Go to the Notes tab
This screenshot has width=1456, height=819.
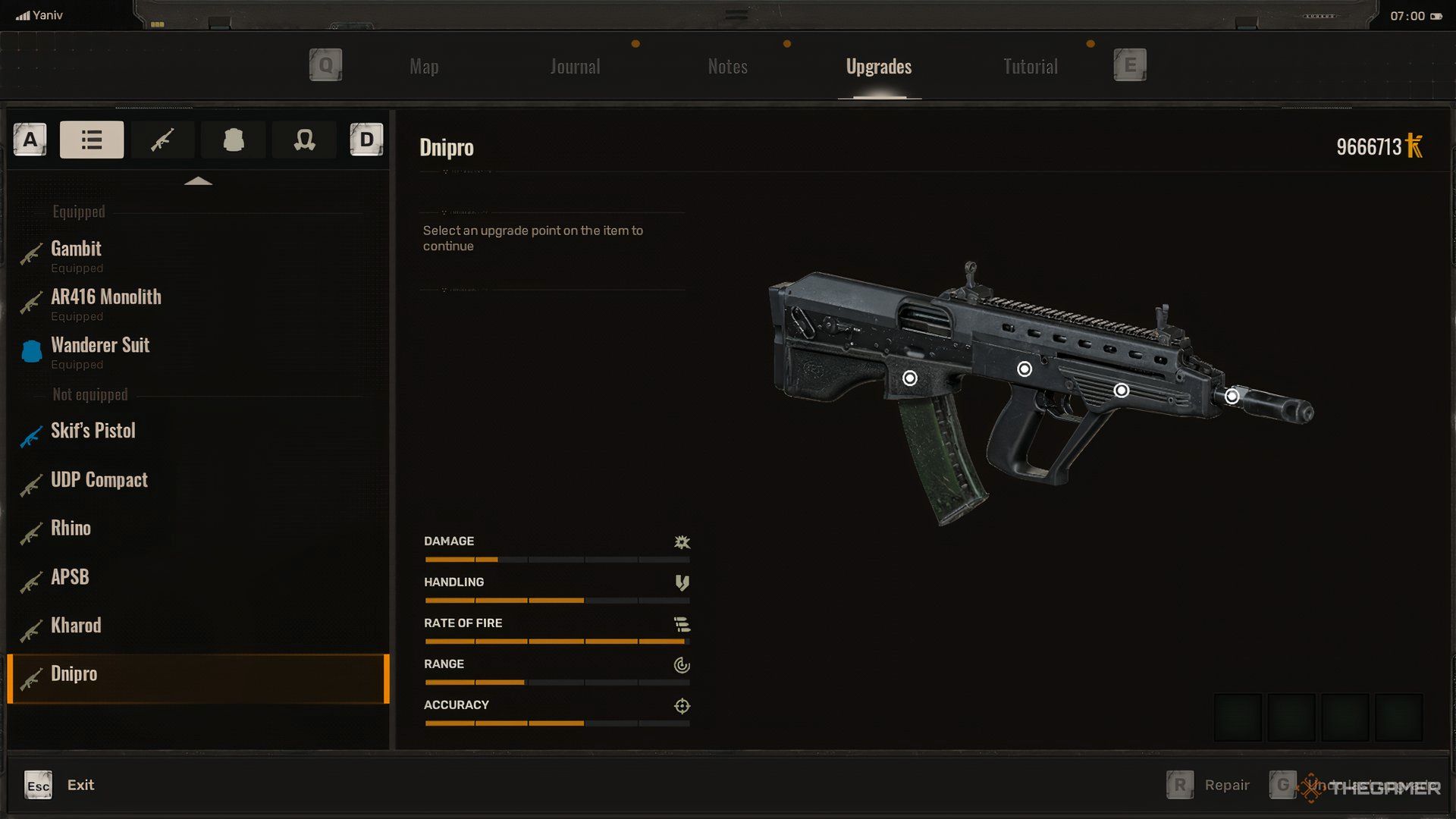(727, 67)
